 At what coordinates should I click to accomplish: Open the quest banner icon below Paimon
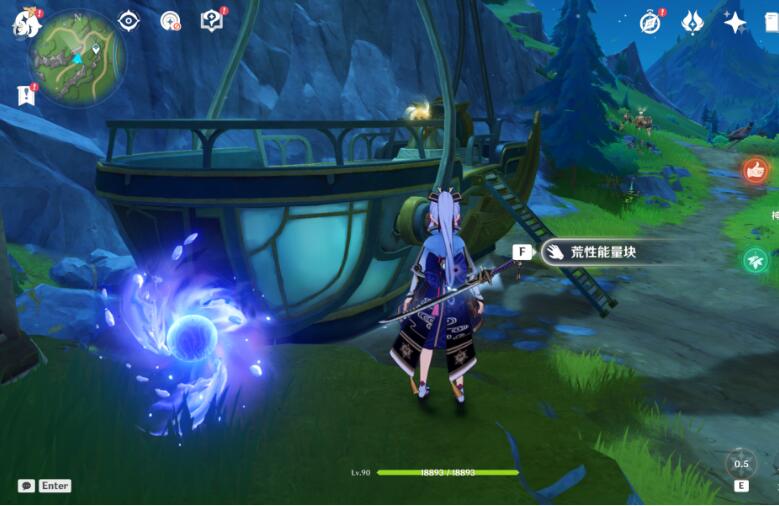(24, 94)
